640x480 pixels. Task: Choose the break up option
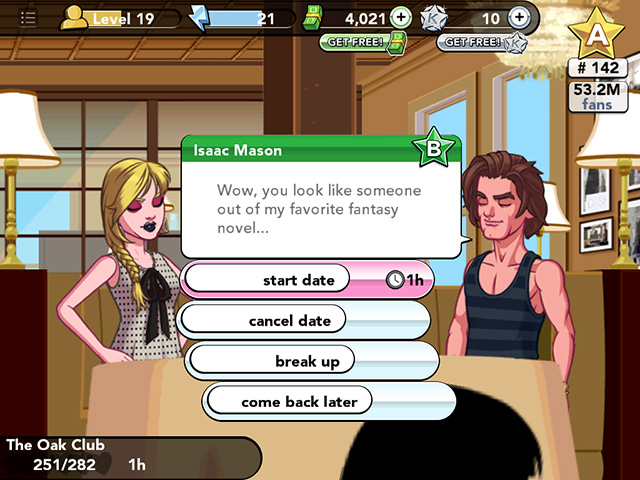coord(307,361)
